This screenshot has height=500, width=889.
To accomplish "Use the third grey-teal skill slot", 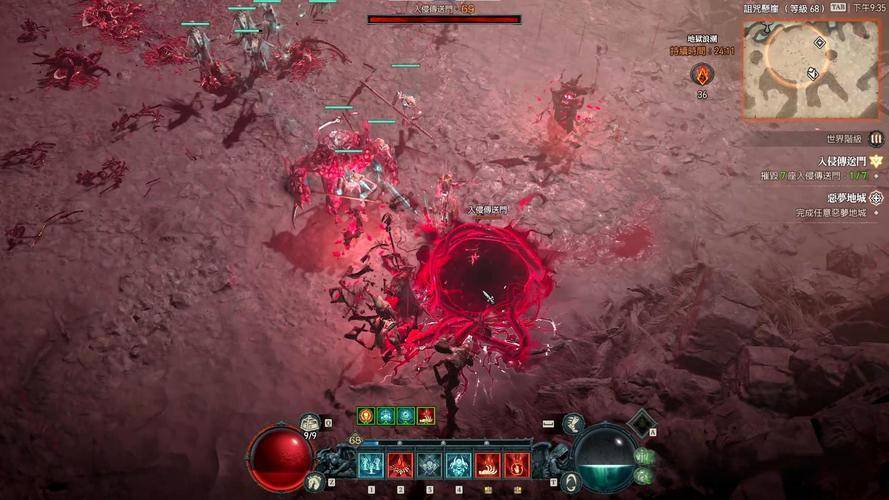I will [429, 465].
